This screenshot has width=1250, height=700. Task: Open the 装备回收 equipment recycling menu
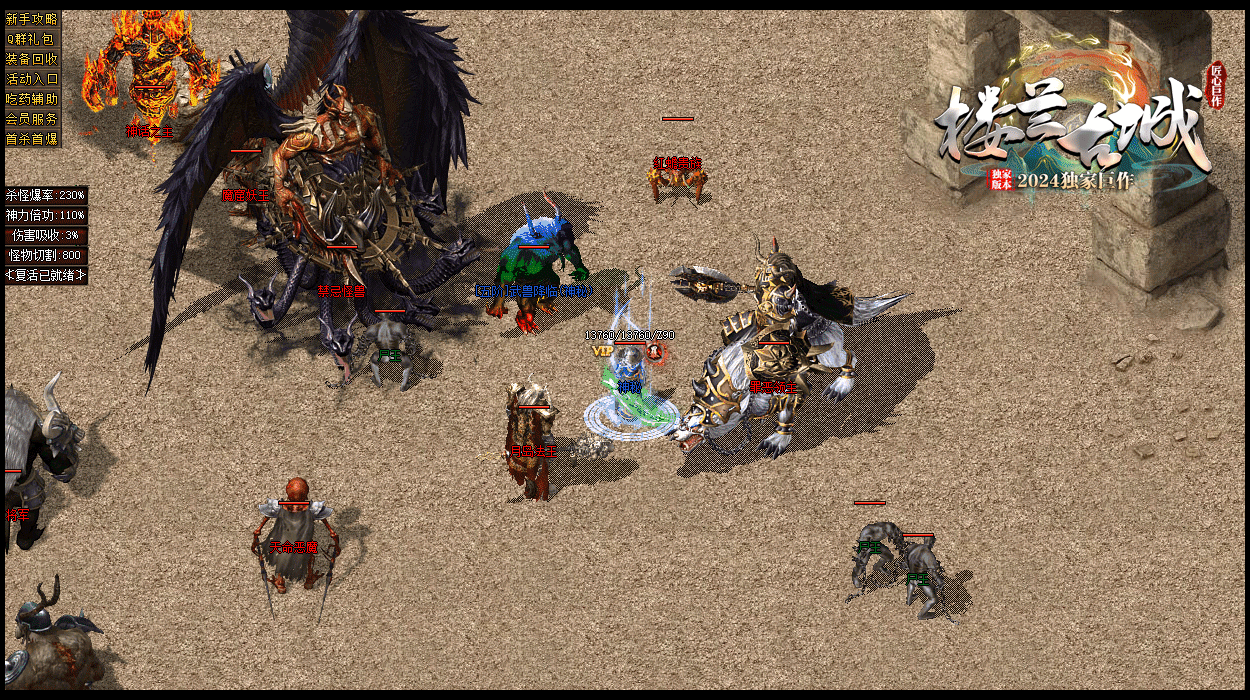(32, 59)
